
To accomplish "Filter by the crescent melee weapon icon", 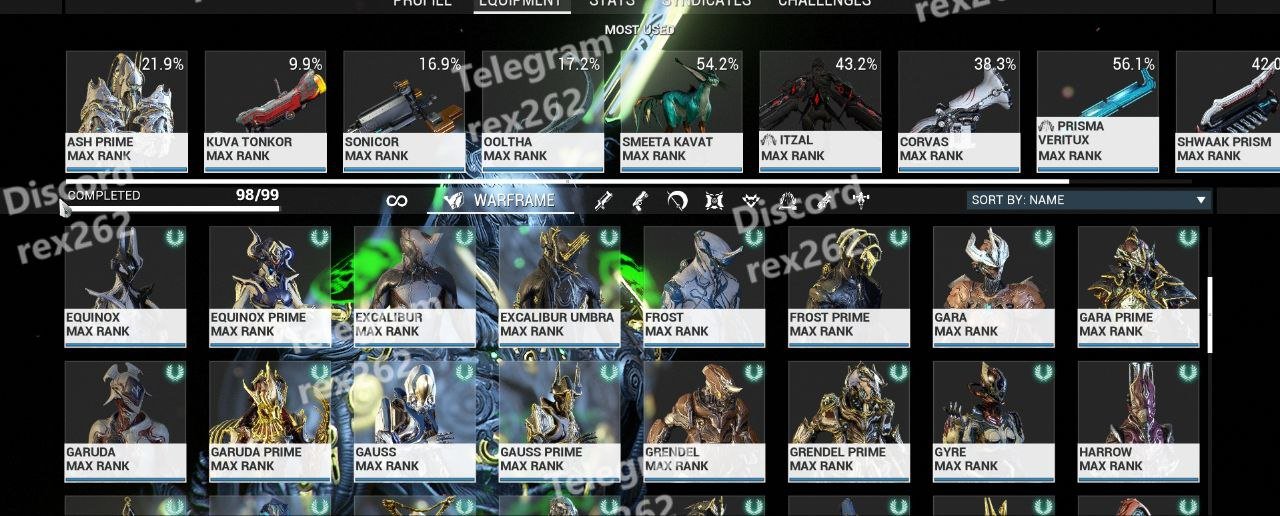I will click(677, 201).
